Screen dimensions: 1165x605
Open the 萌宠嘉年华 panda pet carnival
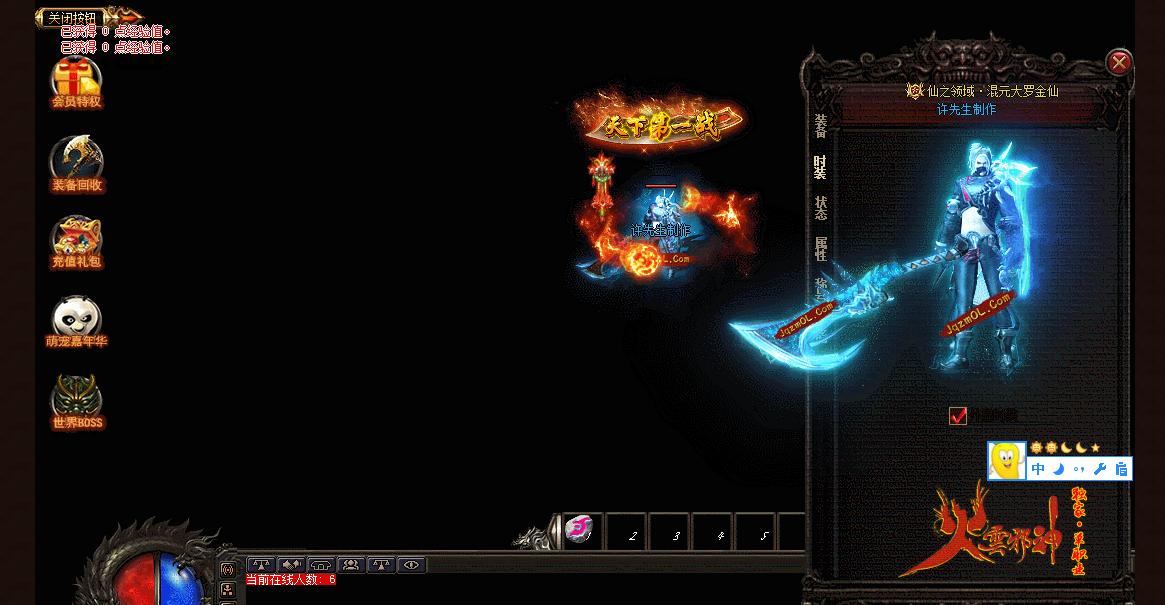point(77,322)
